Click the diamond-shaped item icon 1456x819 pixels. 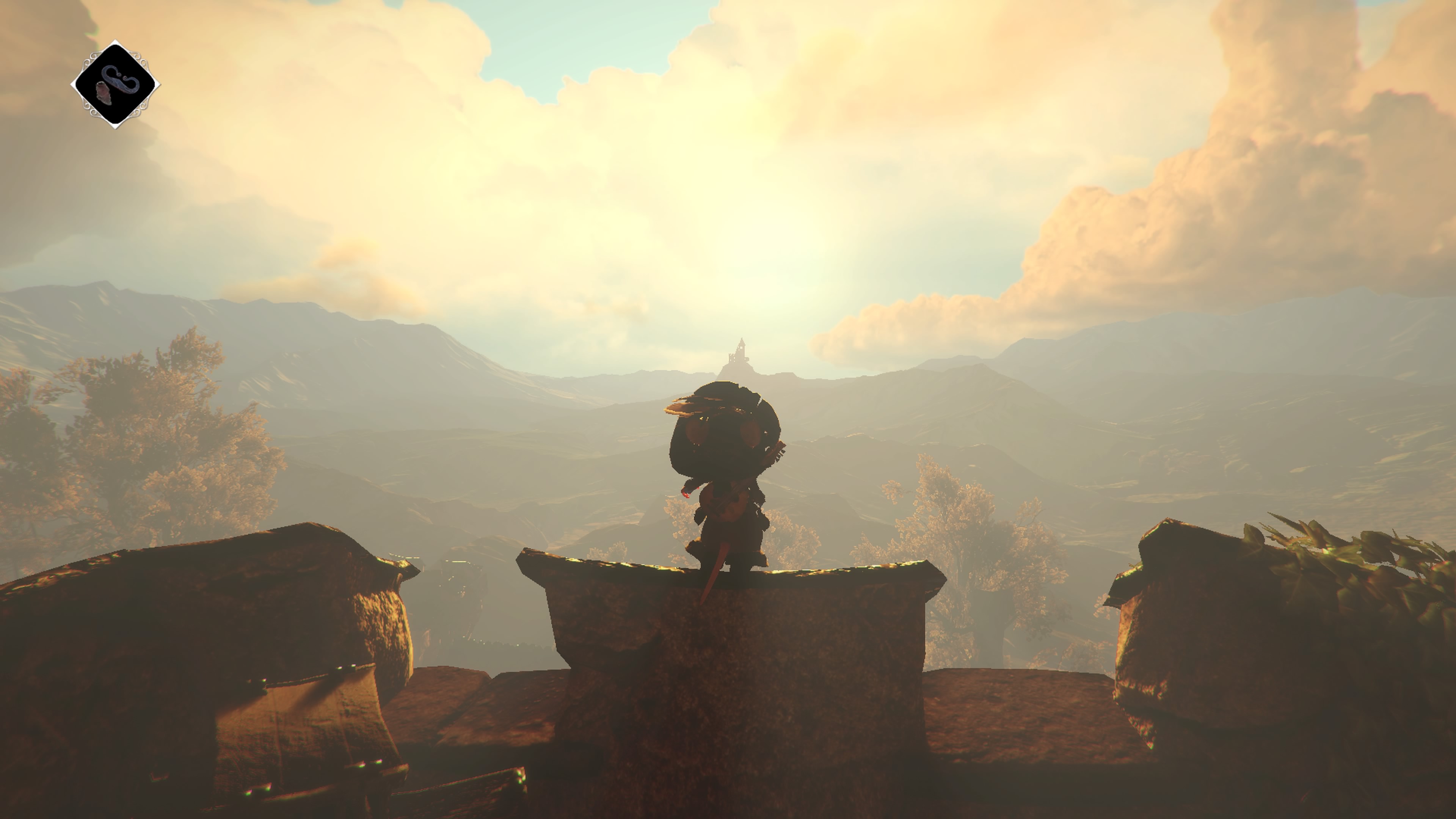(115, 85)
